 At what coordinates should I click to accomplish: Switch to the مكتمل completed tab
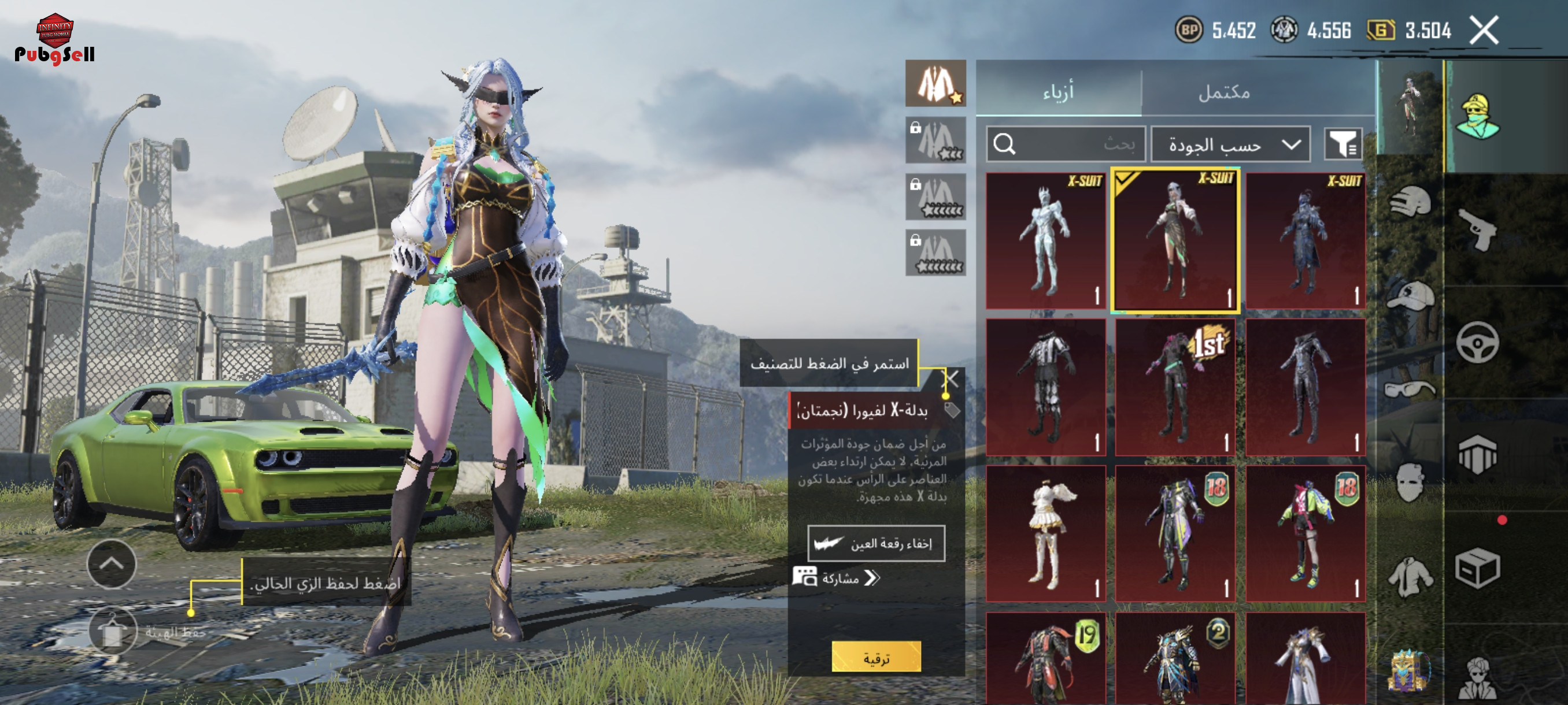point(1224,92)
